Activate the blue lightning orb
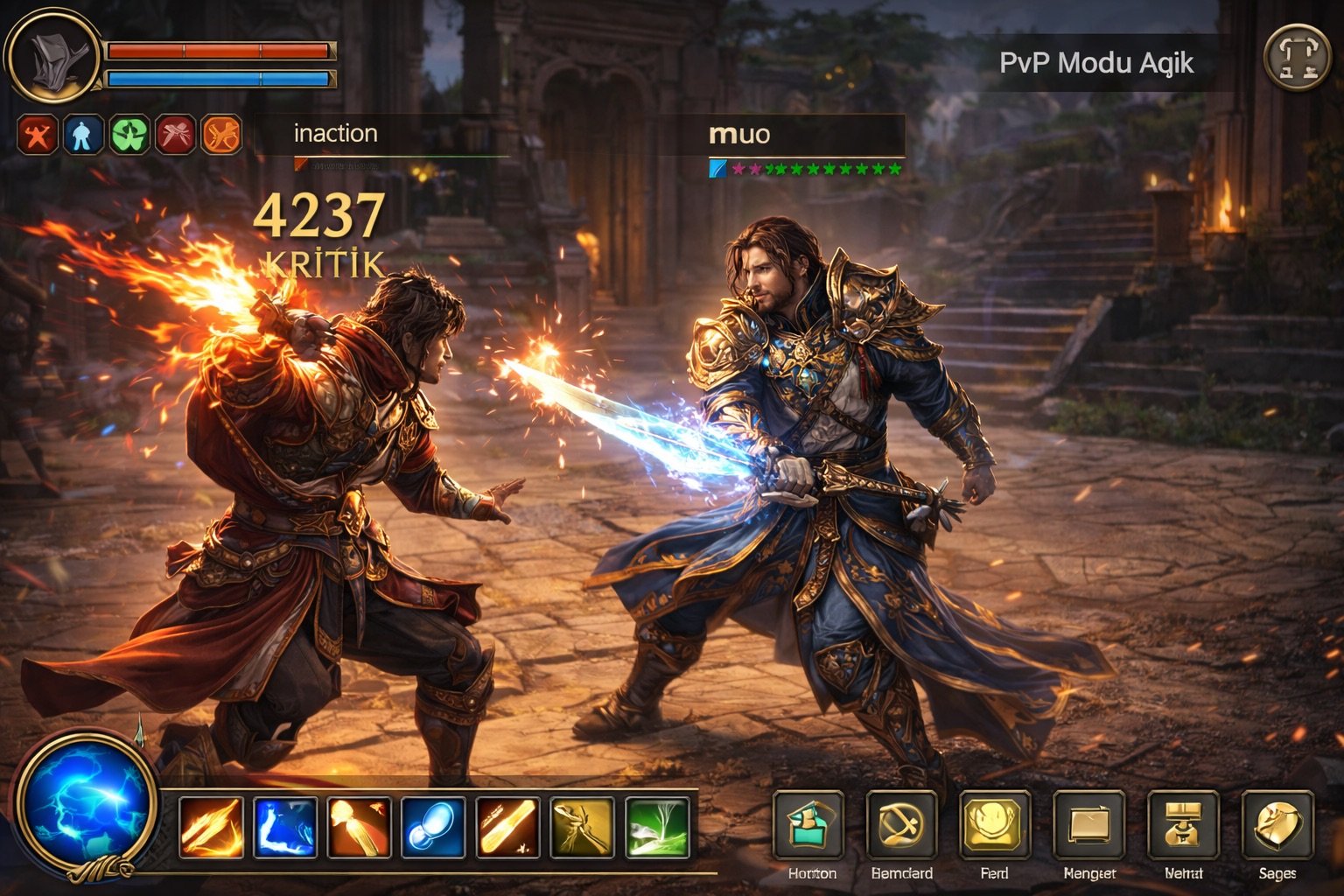This screenshot has height=896, width=1344. point(86,802)
